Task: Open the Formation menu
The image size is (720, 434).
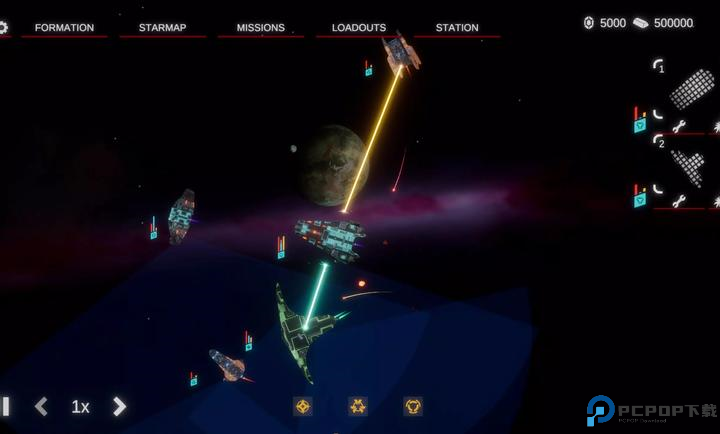Action: (64, 27)
